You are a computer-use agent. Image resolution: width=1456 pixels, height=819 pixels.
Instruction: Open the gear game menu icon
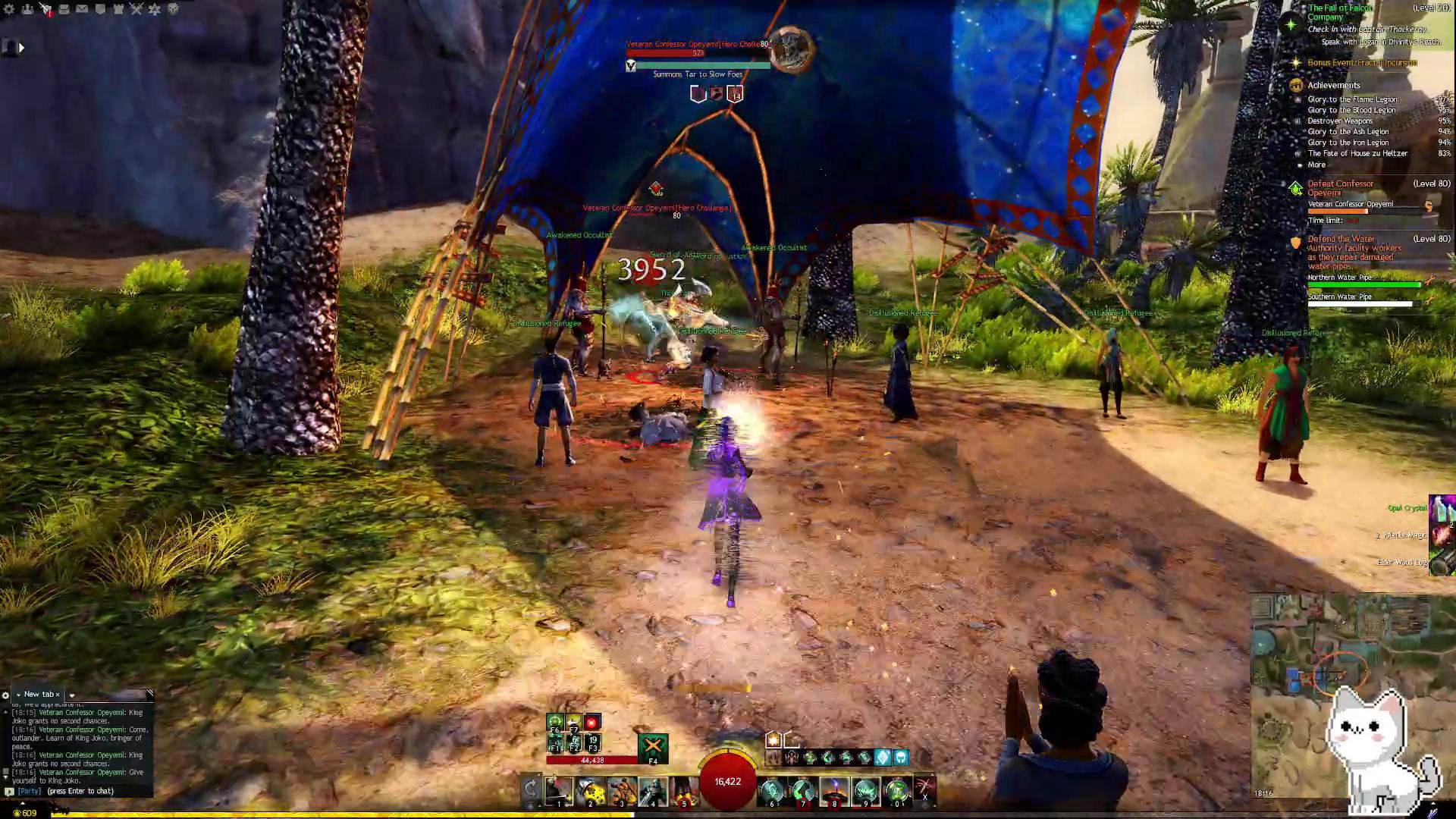tap(9, 9)
